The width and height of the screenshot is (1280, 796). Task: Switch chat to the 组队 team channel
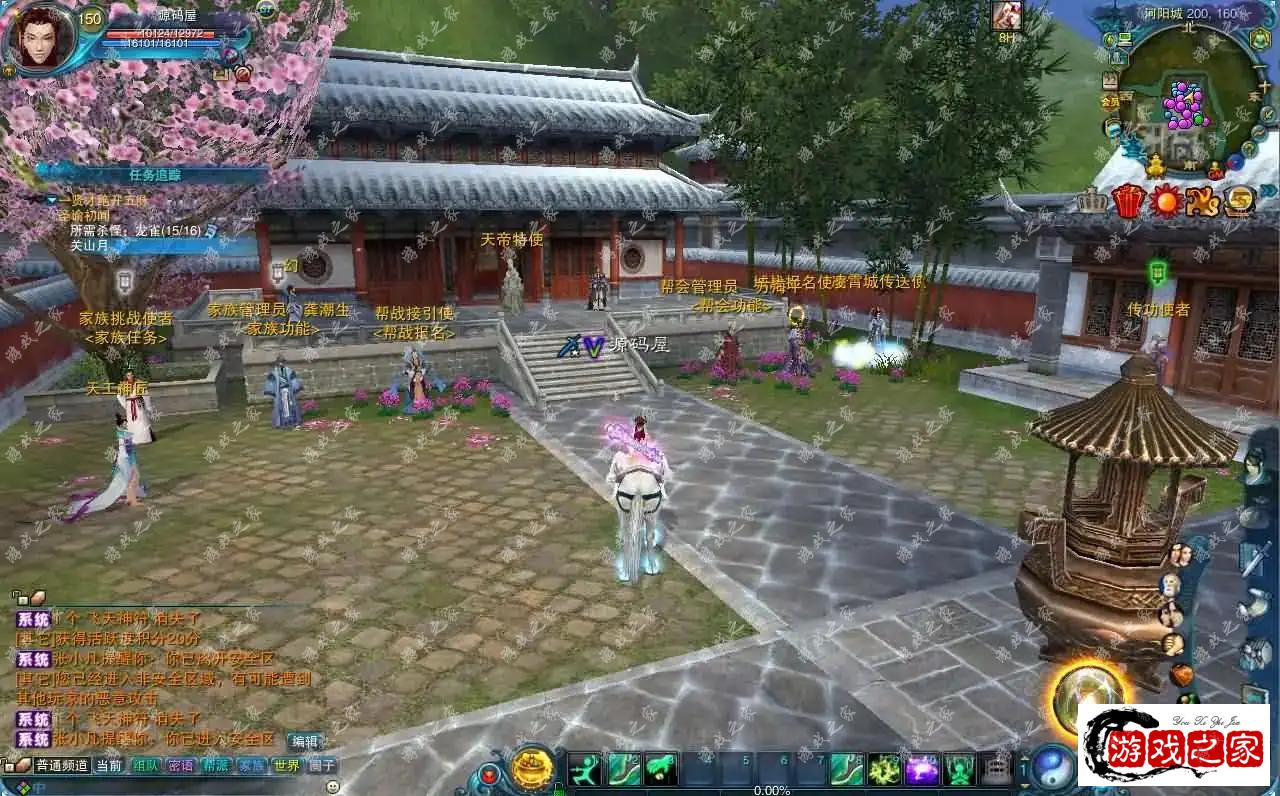point(146,766)
